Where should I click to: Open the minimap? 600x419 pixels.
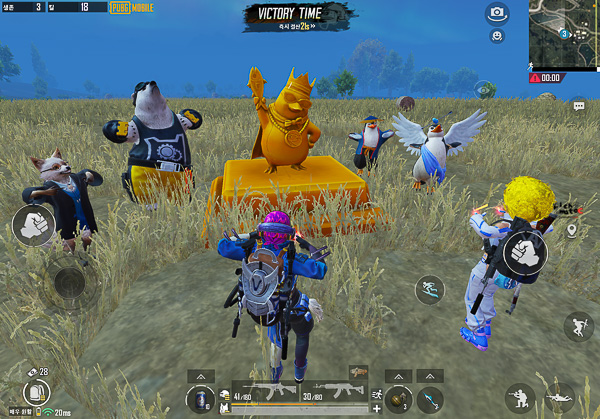pyautogui.click(x=564, y=36)
